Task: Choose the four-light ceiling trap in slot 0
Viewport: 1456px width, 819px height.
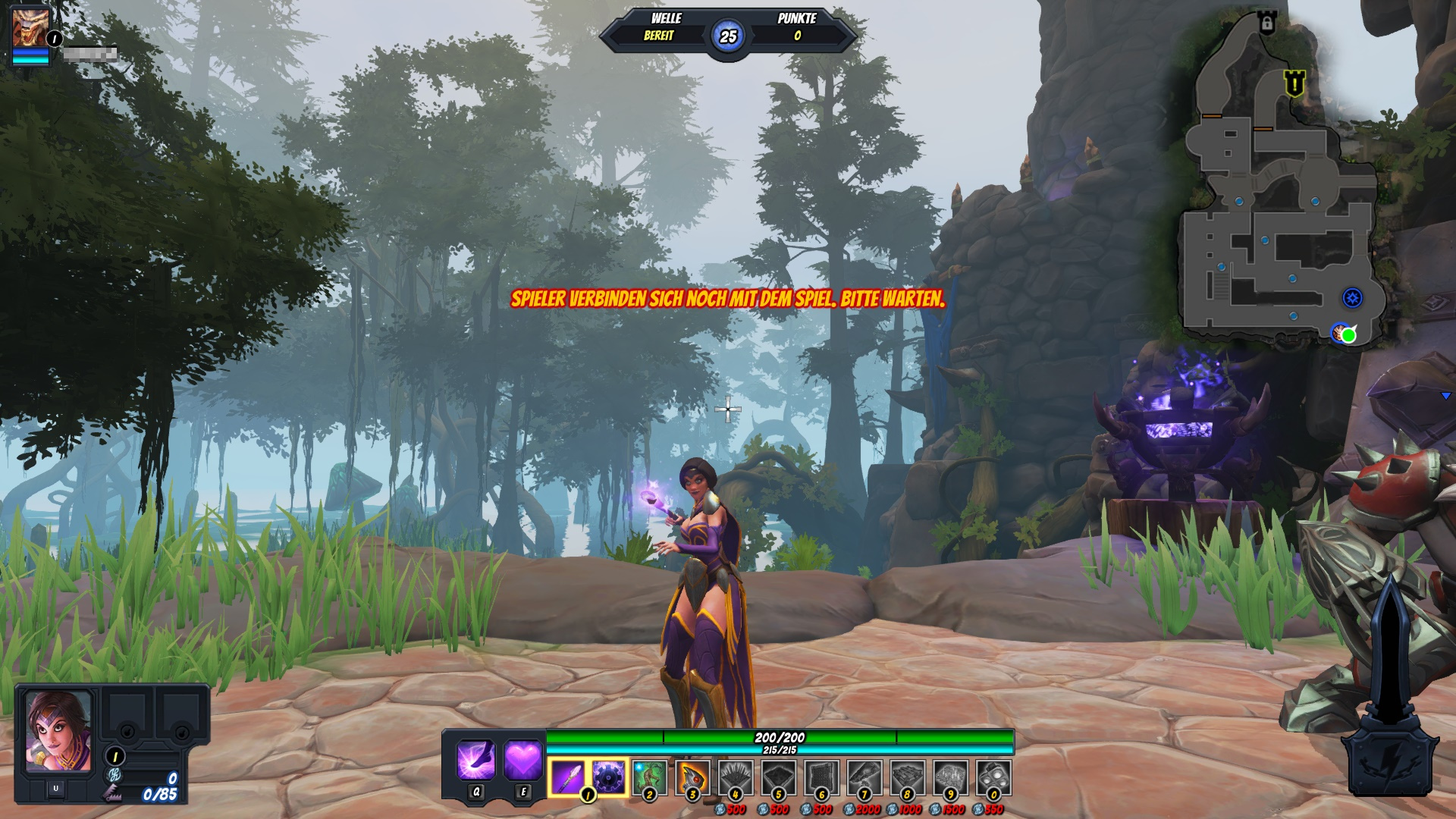Action: [993, 777]
